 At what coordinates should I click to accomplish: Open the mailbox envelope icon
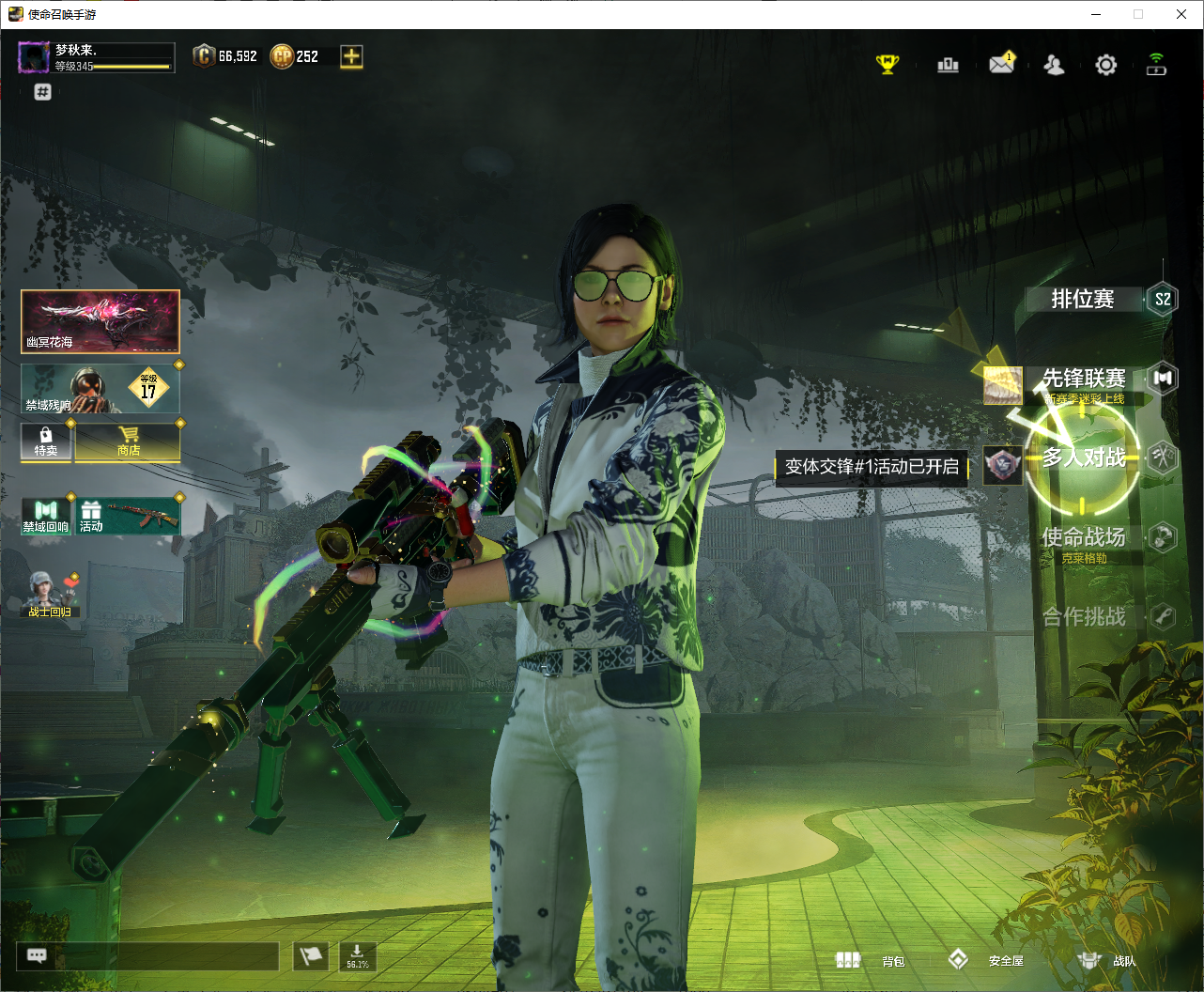point(1001,64)
